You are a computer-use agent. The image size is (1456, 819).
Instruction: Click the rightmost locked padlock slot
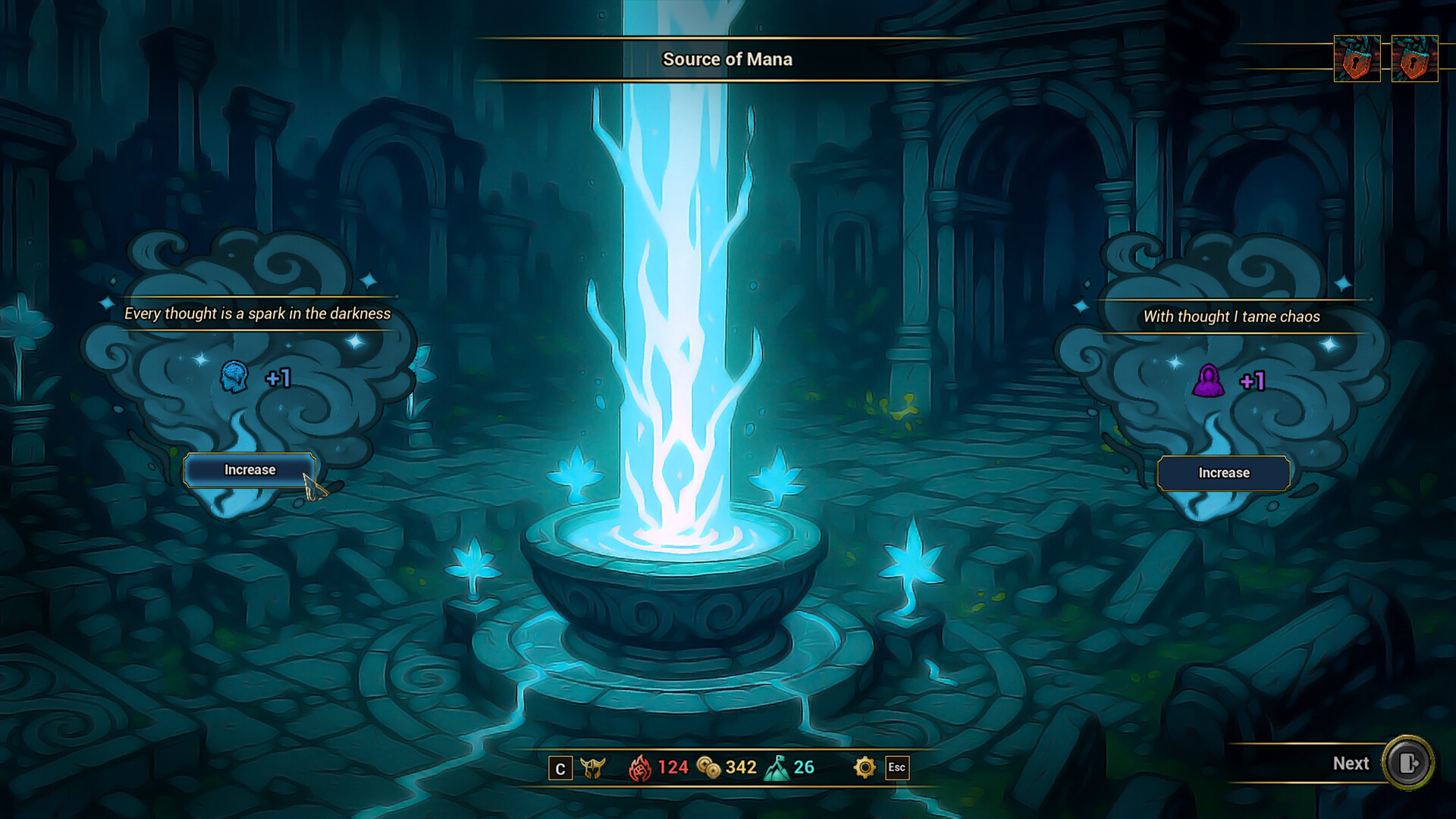(x=1415, y=58)
